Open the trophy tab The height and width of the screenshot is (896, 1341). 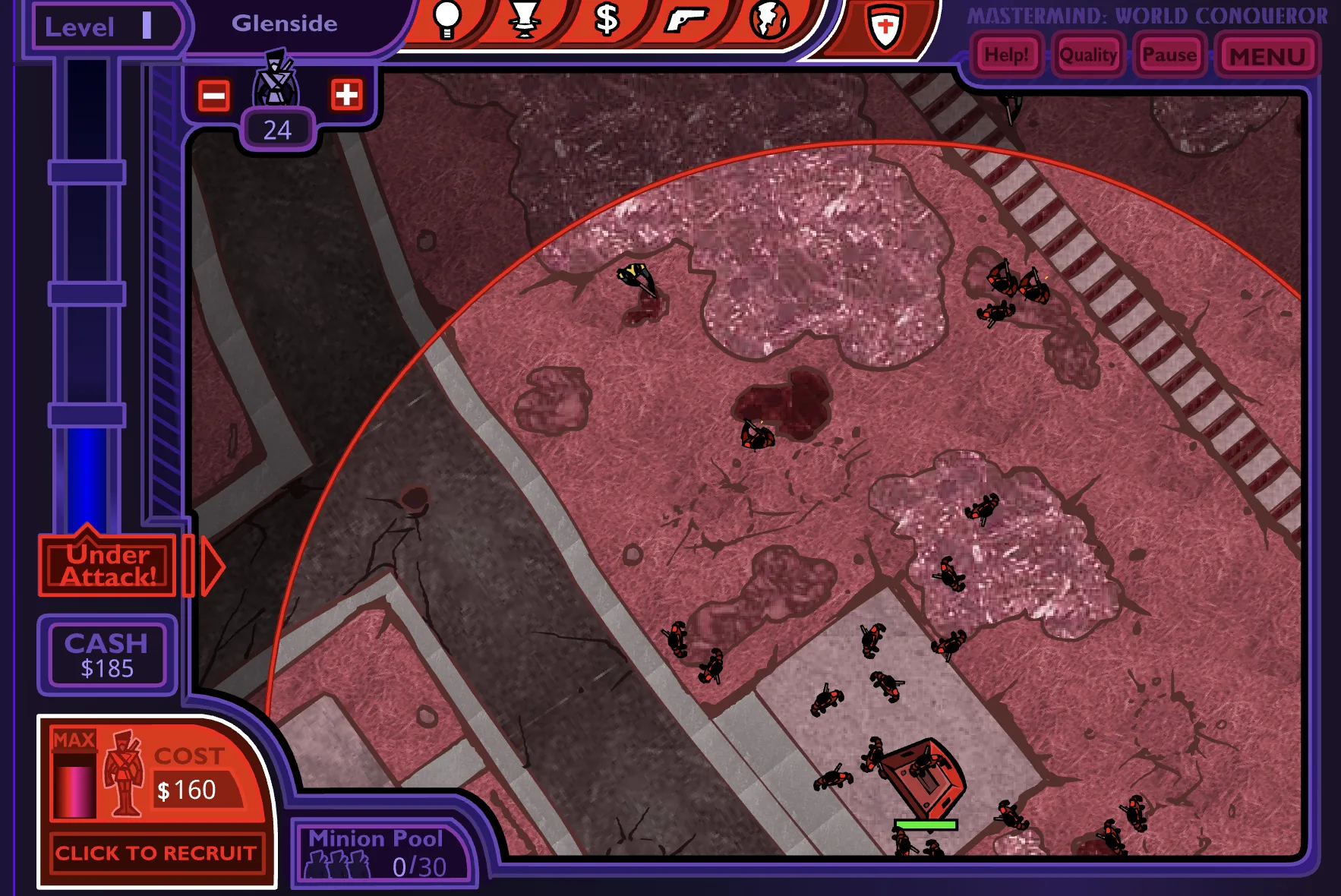525,20
